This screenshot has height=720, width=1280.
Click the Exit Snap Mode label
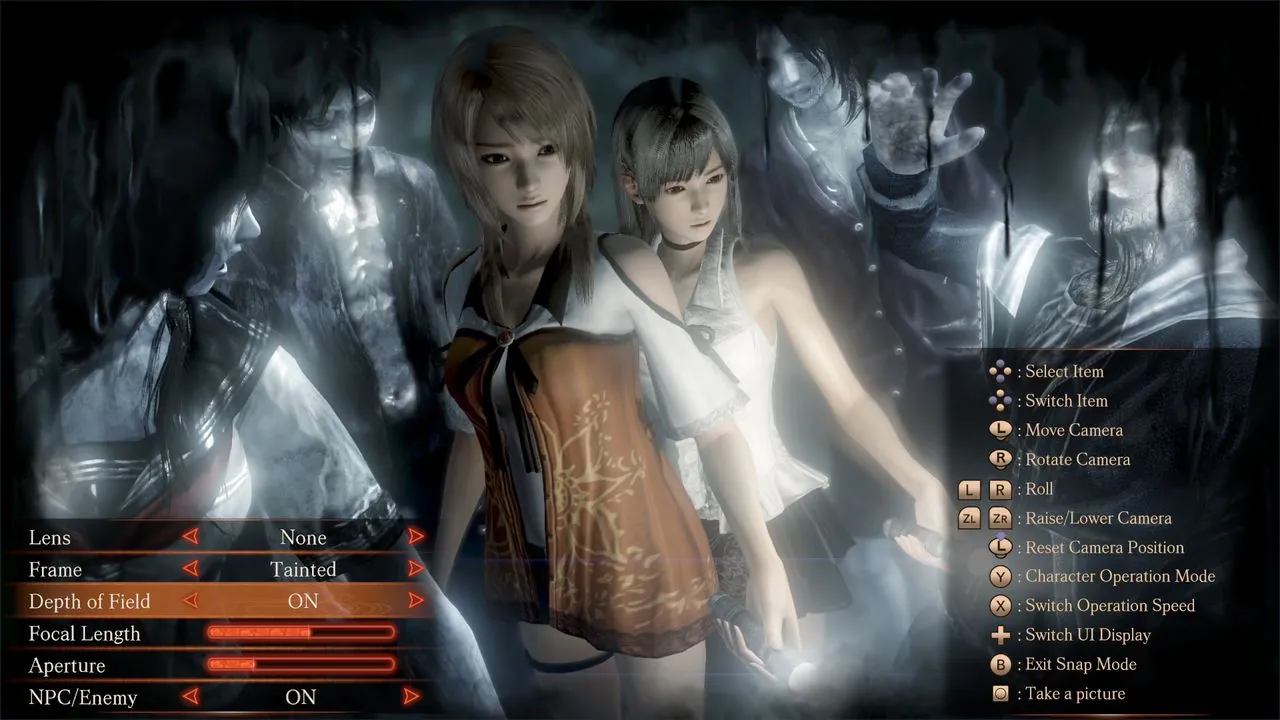click(1080, 664)
